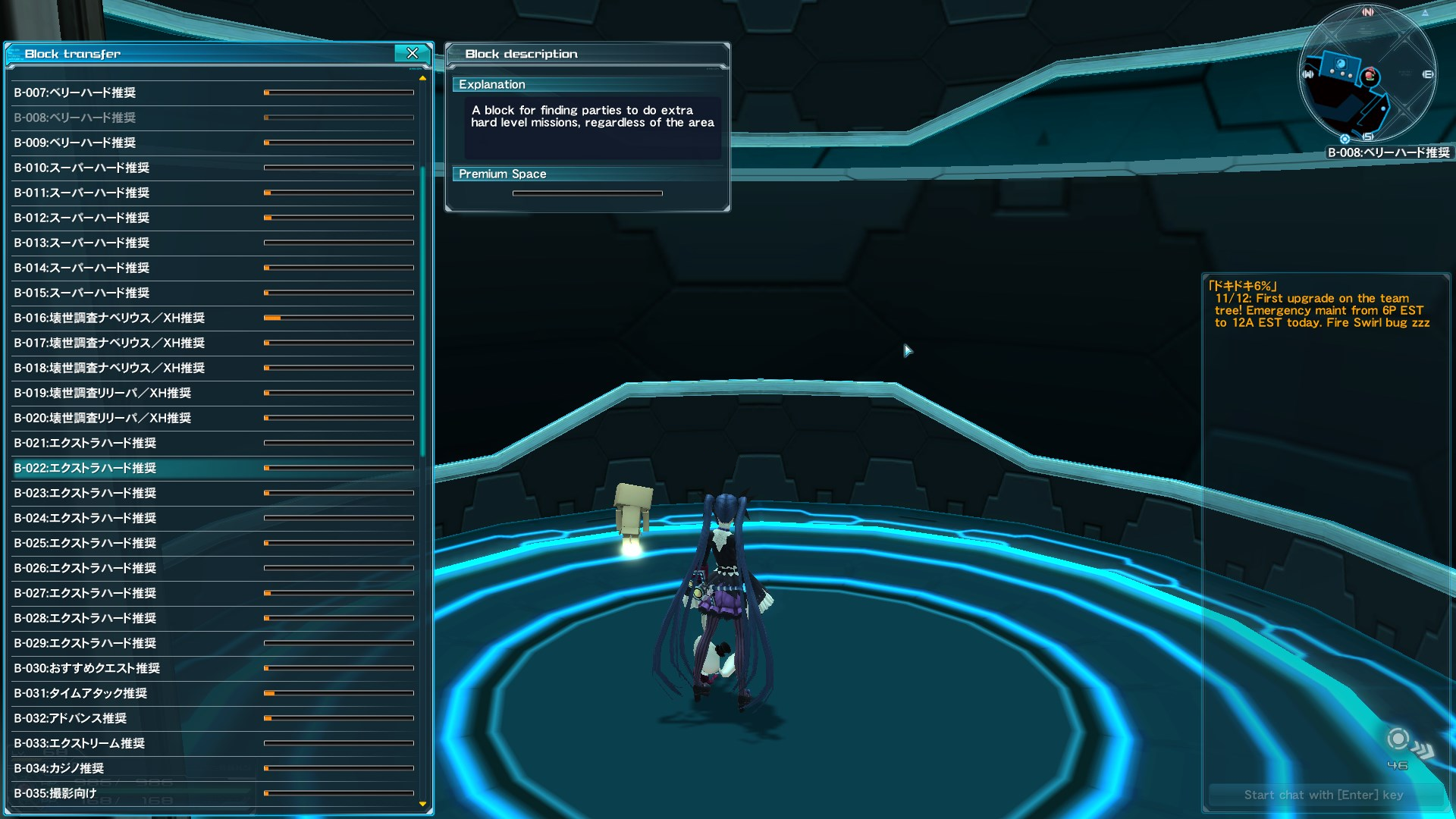Select the red player marker on the minimap
1456x819 pixels.
pyautogui.click(x=1370, y=74)
